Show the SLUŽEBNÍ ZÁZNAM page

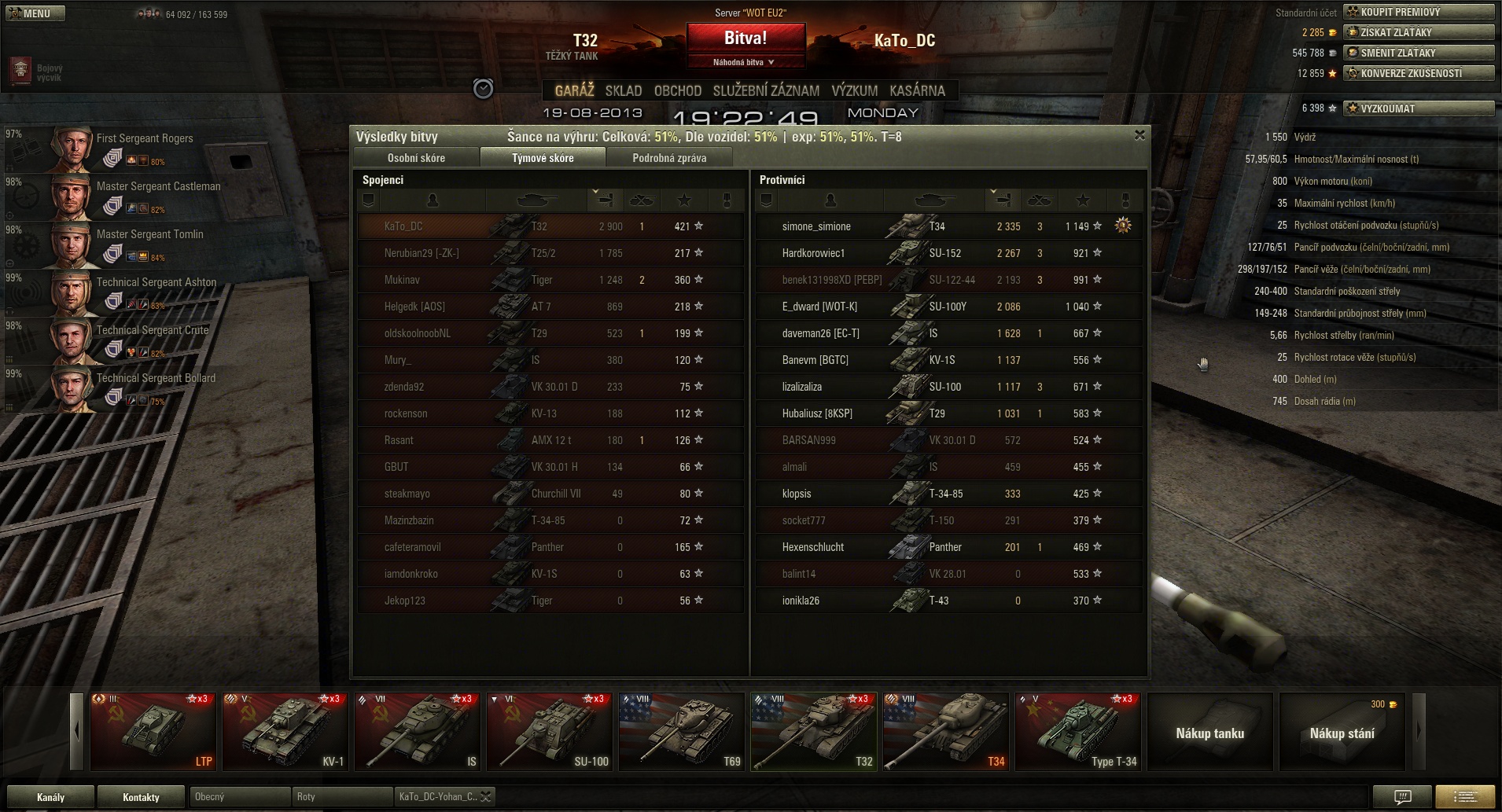point(766,90)
